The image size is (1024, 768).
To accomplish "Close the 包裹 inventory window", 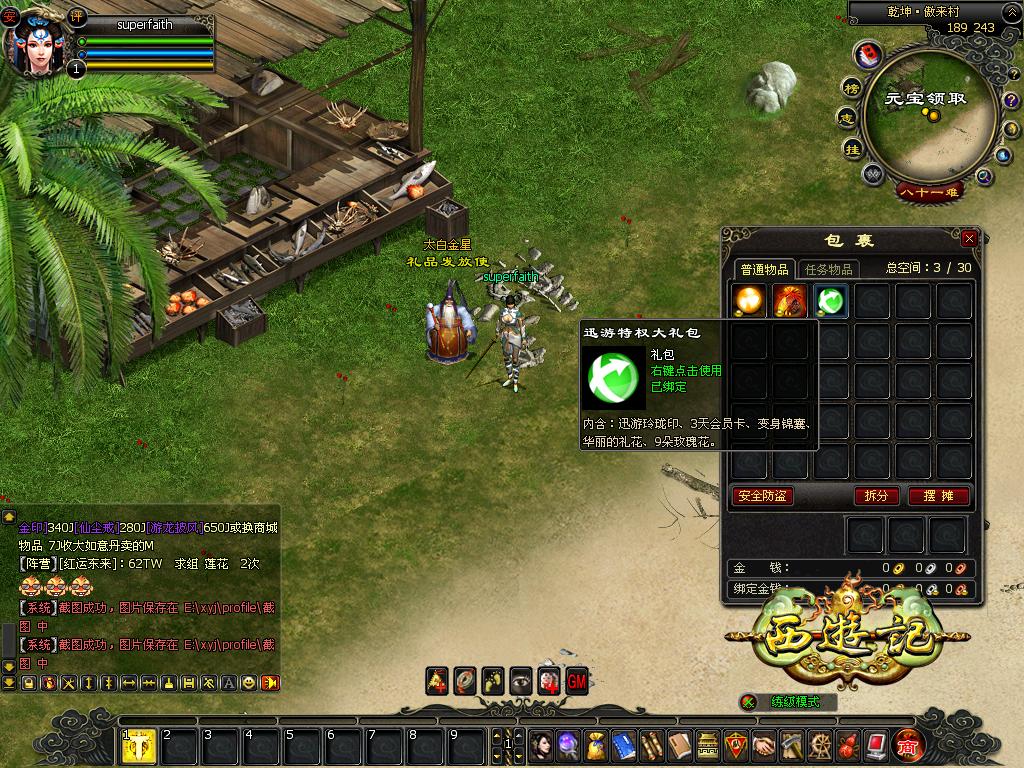I will click(x=968, y=239).
